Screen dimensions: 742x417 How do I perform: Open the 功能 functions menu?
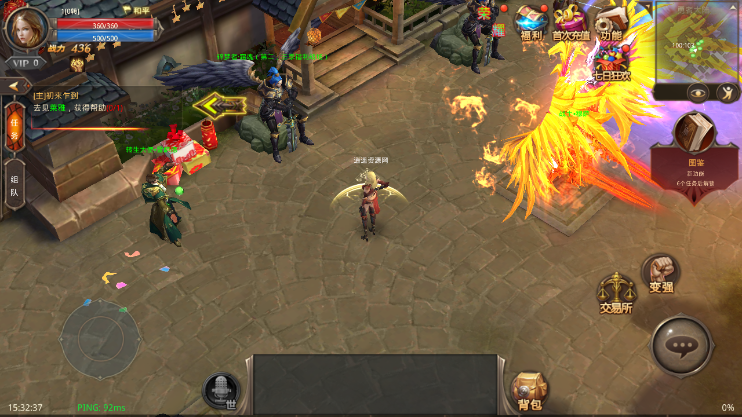608,22
